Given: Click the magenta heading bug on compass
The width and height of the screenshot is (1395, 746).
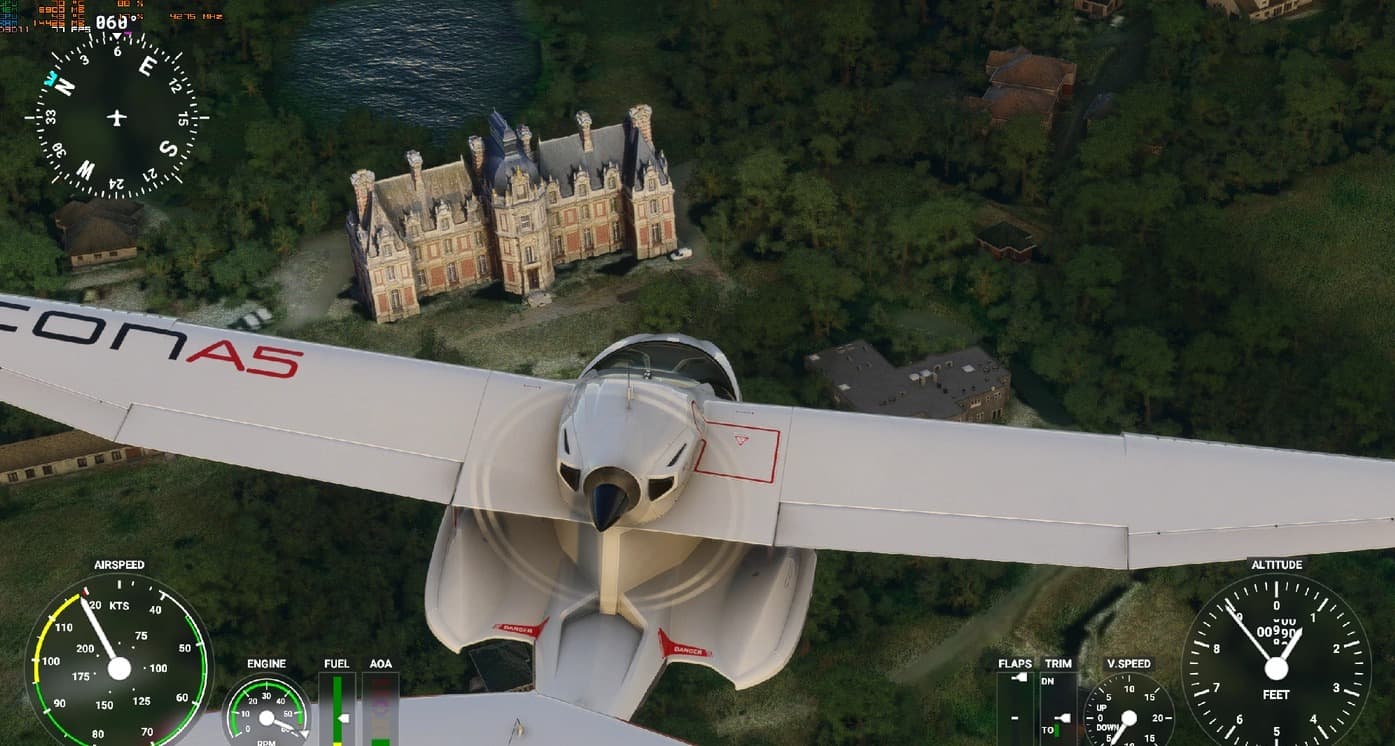Looking at the screenshot, I should 127,34.
